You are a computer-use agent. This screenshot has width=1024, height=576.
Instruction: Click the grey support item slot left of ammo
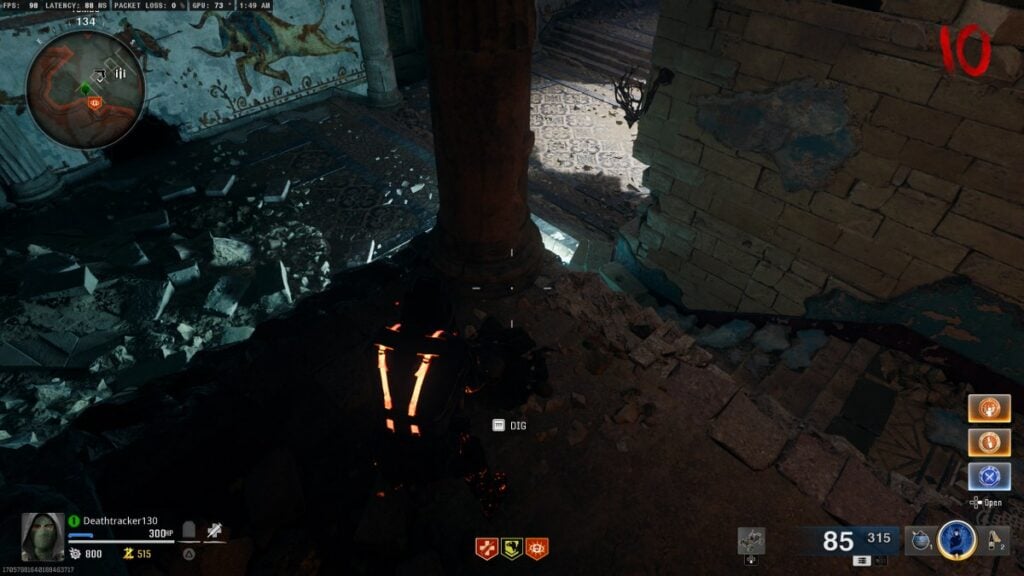[x=751, y=541]
